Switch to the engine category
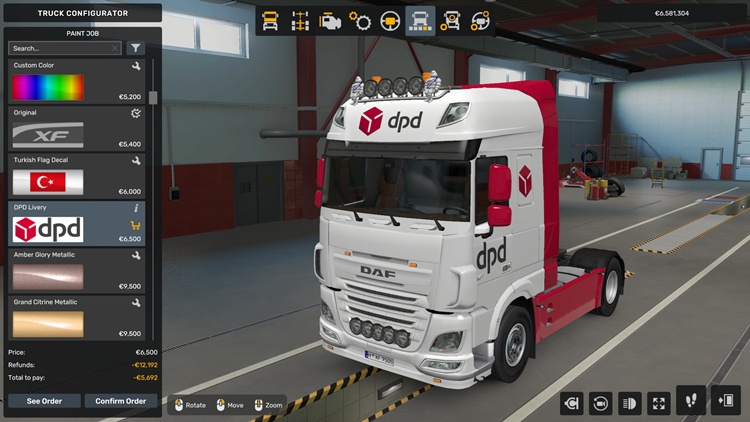750x422 pixels. click(x=330, y=21)
